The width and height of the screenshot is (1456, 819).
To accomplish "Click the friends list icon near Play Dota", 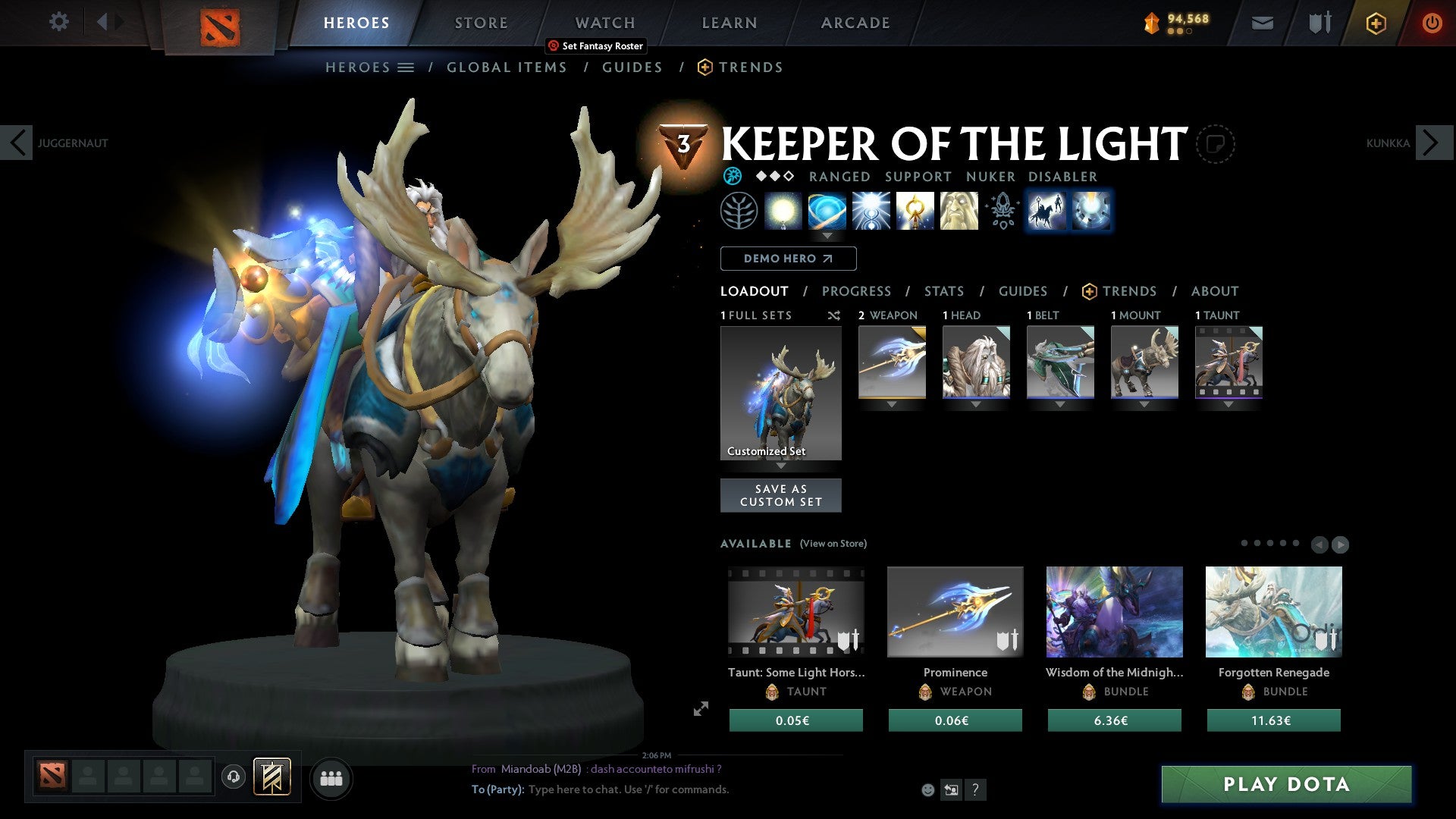I will 331,778.
